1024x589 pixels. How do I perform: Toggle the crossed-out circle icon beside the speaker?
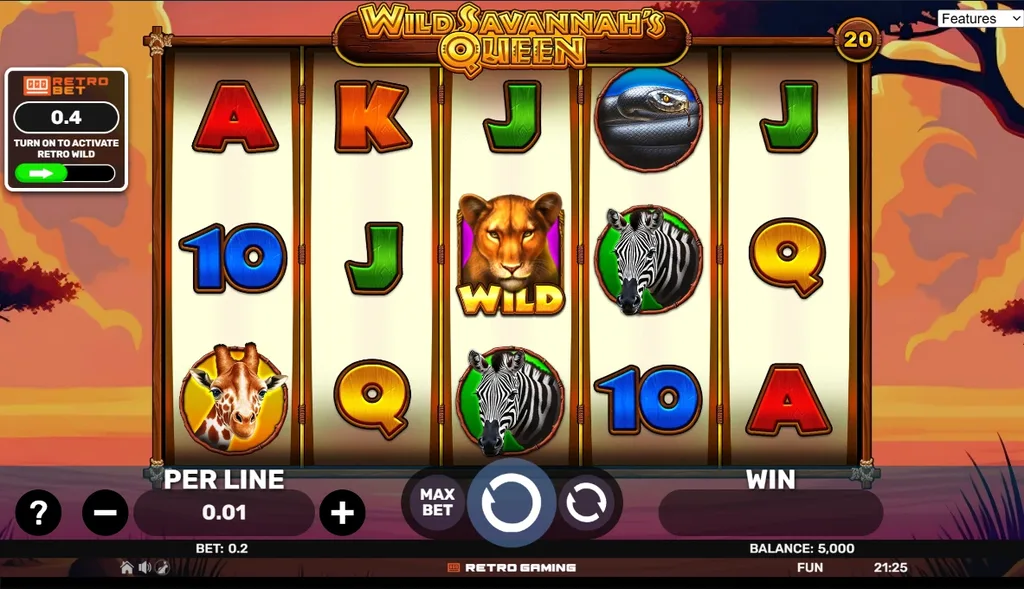pos(161,567)
